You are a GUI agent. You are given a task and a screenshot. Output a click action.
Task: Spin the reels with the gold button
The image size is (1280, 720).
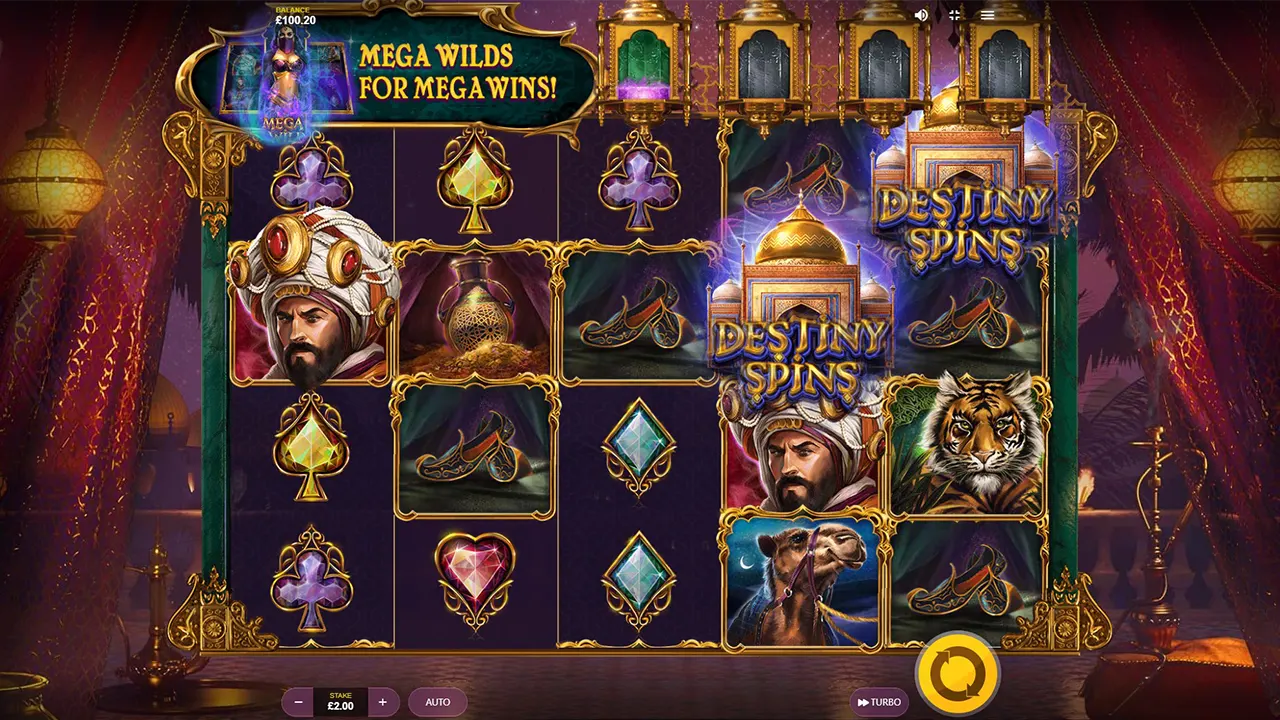(957, 674)
